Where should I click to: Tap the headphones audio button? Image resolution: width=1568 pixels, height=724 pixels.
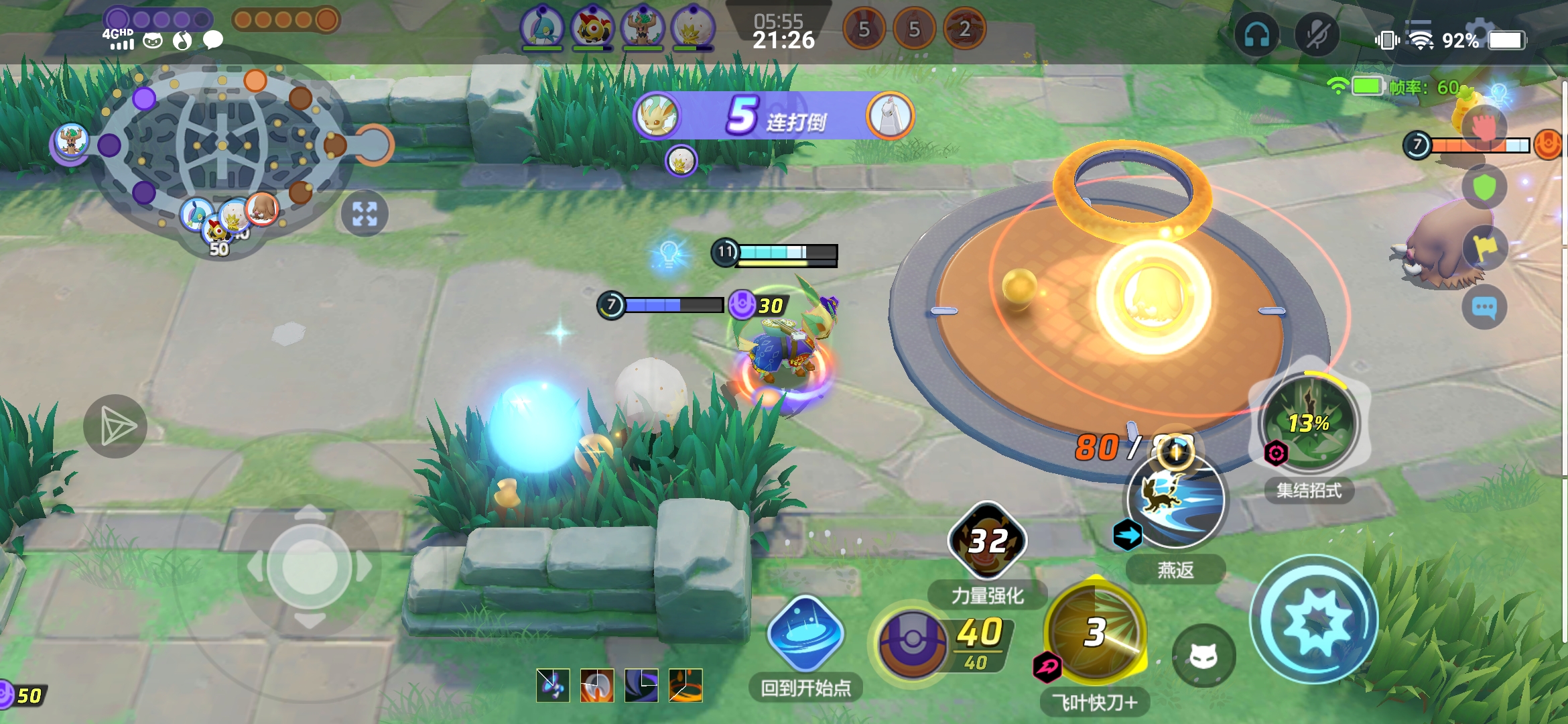tap(1256, 35)
